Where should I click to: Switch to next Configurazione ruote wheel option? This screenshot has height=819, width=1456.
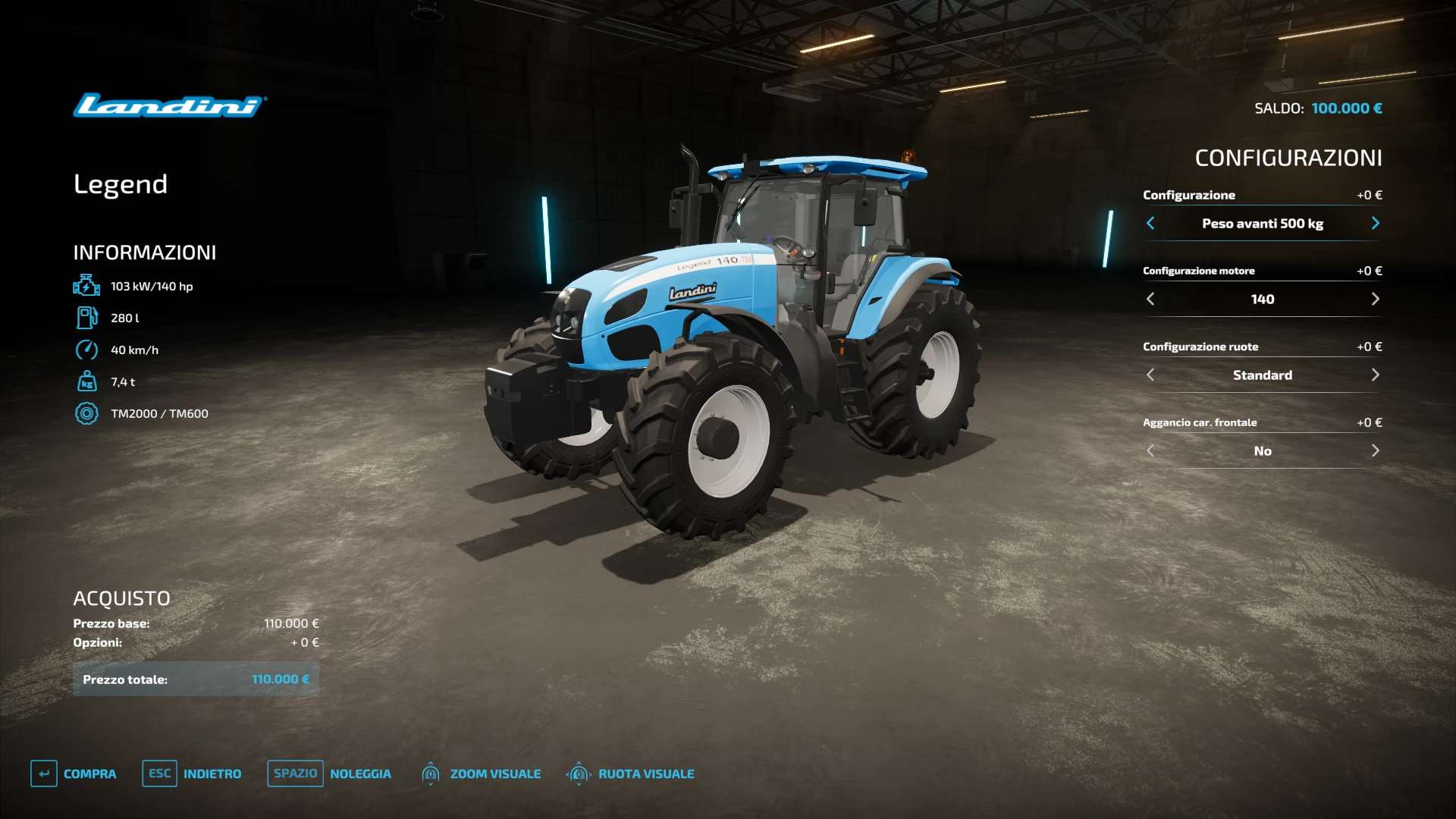pos(1375,375)
